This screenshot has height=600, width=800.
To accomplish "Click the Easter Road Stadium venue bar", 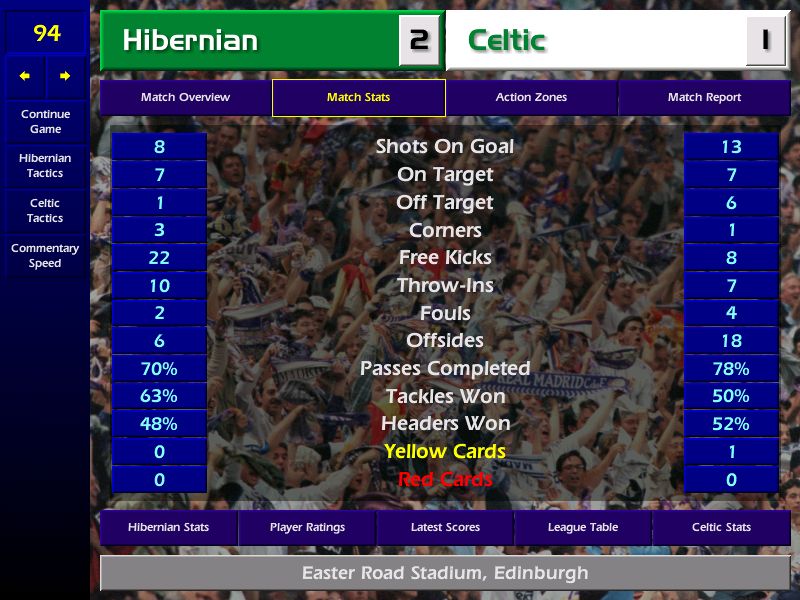I will (x=445, y=574).
